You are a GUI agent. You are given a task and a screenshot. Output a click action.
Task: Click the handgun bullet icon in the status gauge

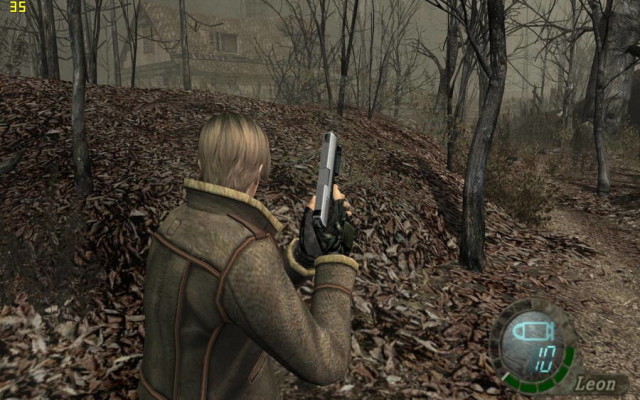click(529, 331)
